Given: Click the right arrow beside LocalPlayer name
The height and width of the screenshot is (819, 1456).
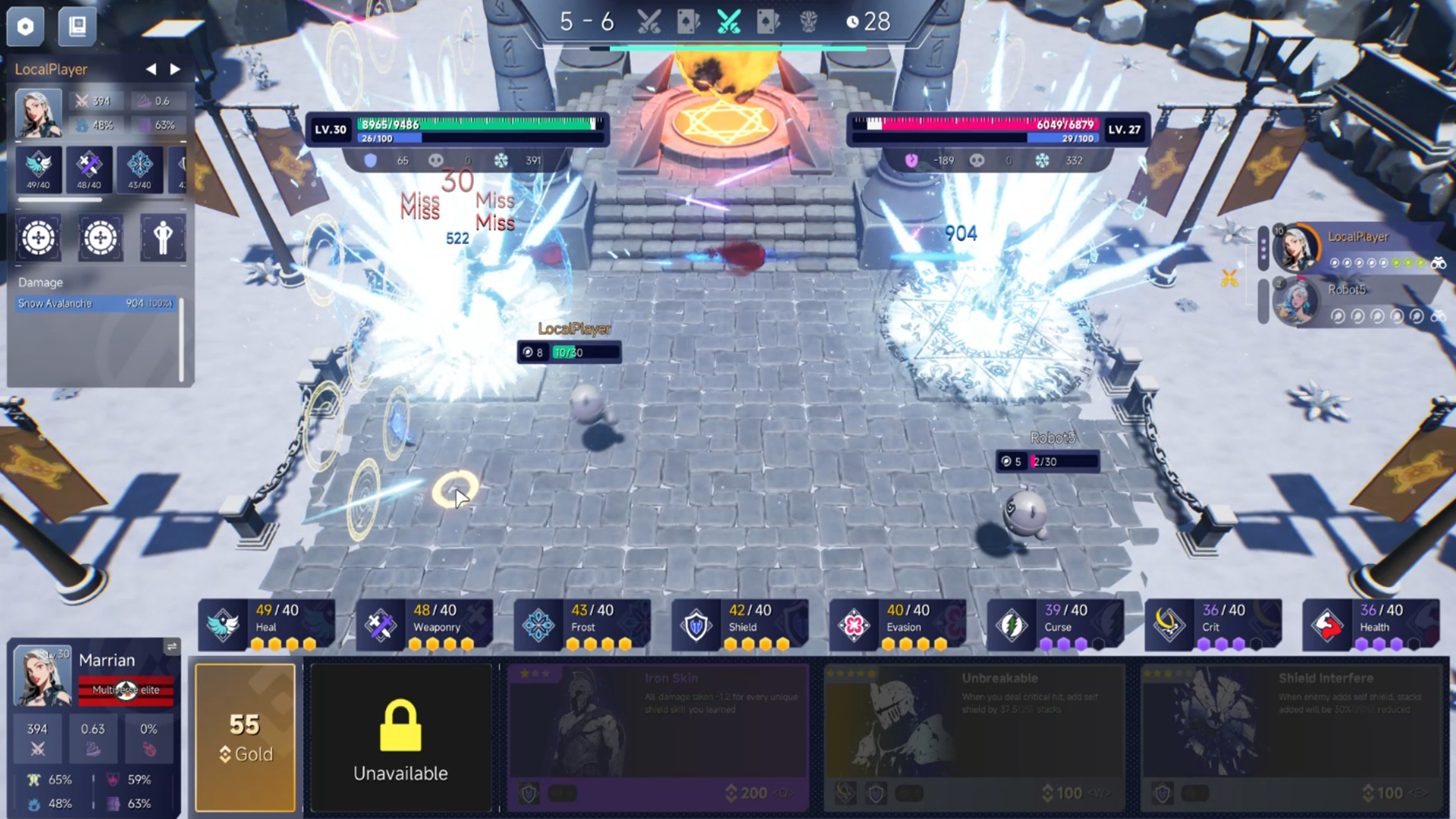Looking at the screenshot, I should pos(175,69).
